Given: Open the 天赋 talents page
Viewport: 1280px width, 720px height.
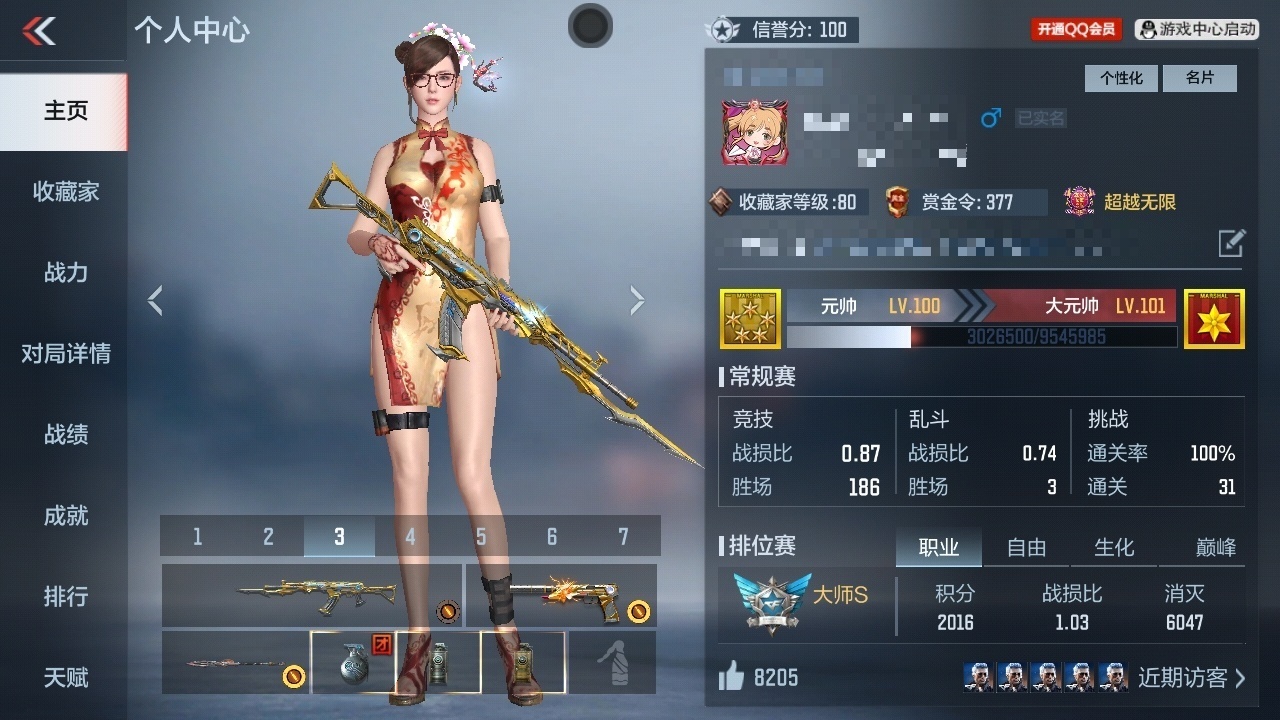Looking at the screenshot, I should point(65,677).
